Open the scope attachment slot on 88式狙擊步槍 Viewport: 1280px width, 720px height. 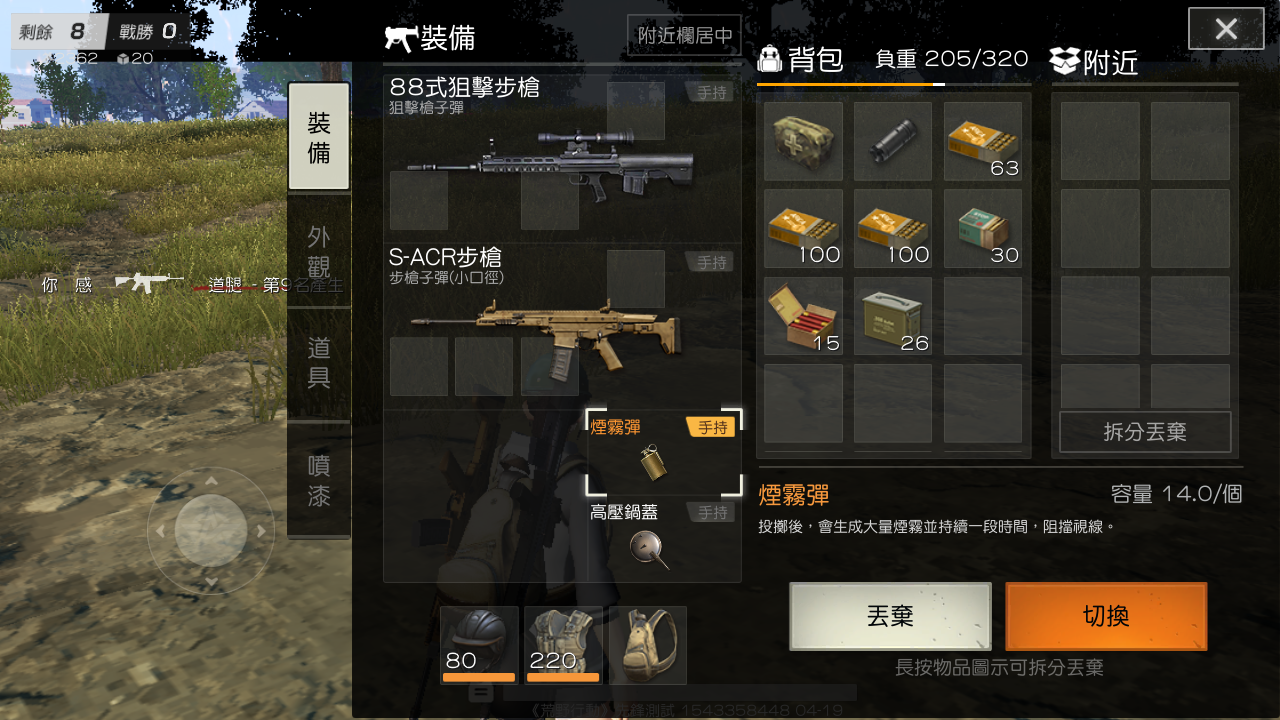pos(636,110)
